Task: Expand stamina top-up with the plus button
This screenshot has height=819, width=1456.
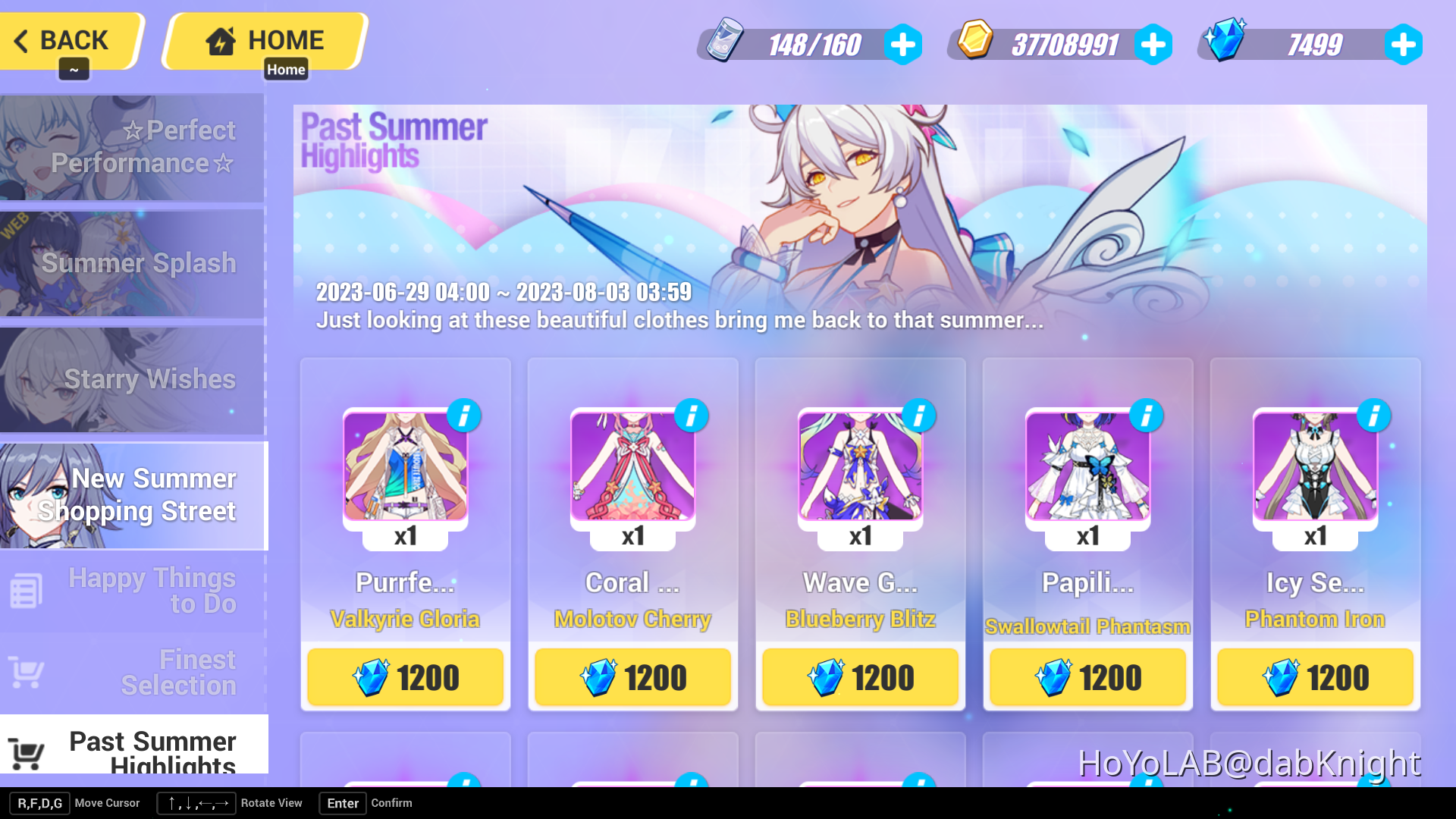Action: pos(902,44)
